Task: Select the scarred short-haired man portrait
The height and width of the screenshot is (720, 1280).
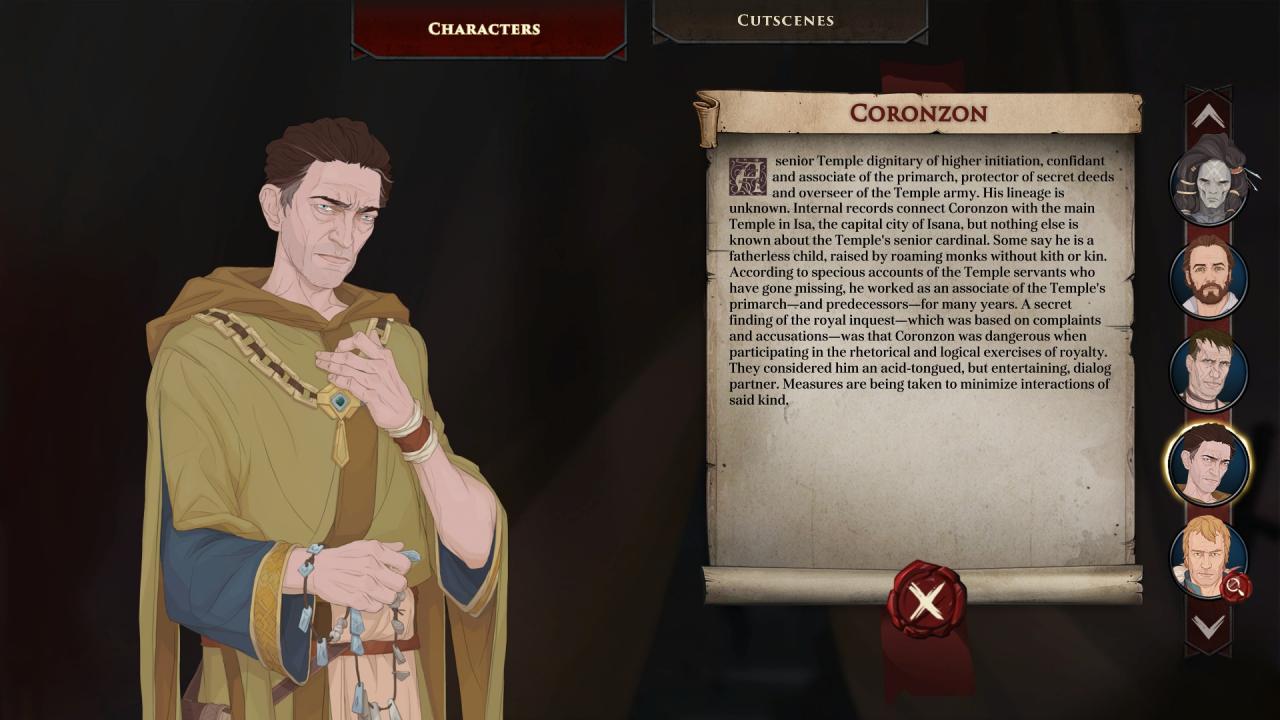Action: point(1208,372)
